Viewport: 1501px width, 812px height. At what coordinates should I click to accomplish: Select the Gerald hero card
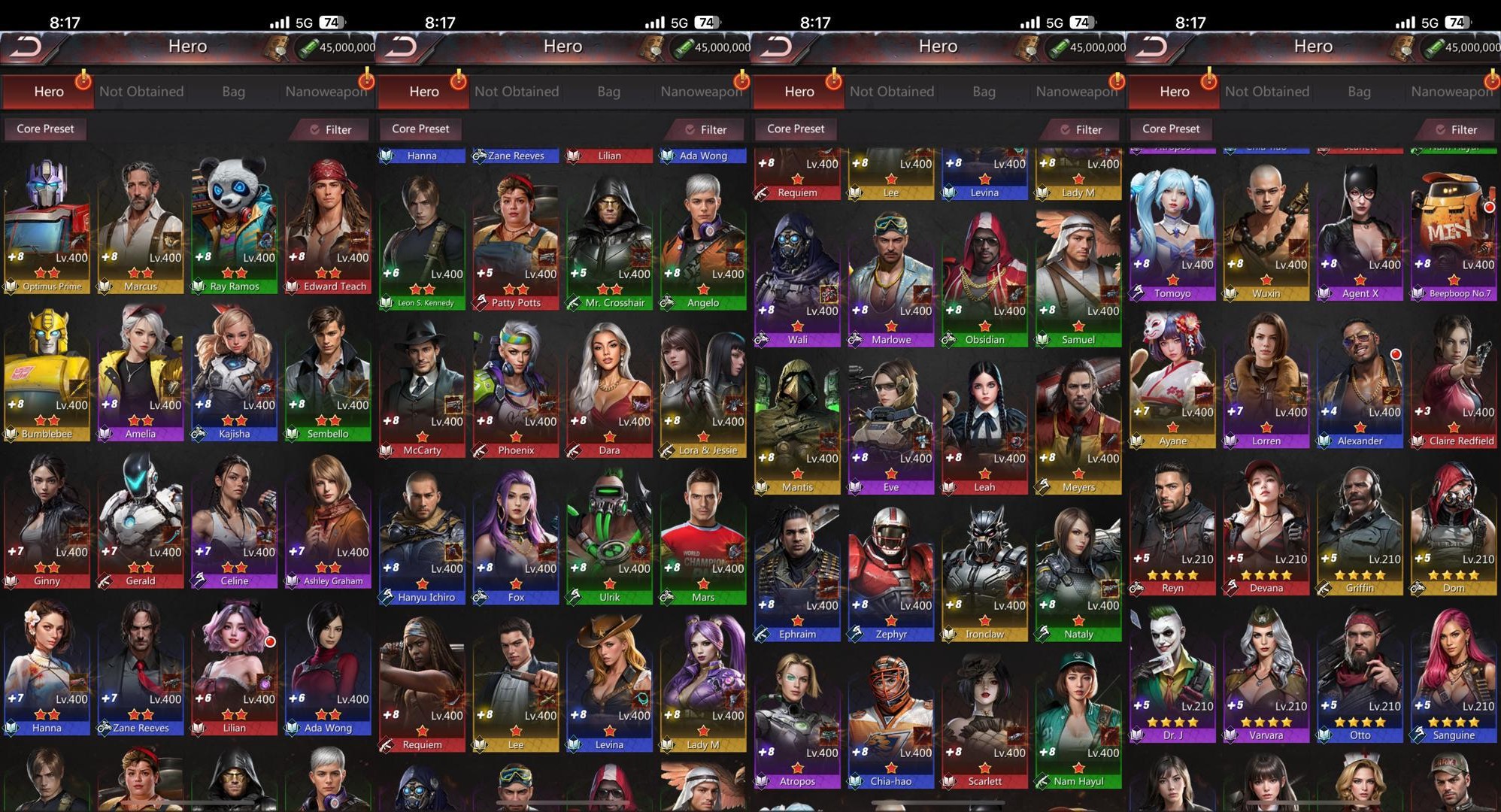pyautogui.click(x=141, y=520)
